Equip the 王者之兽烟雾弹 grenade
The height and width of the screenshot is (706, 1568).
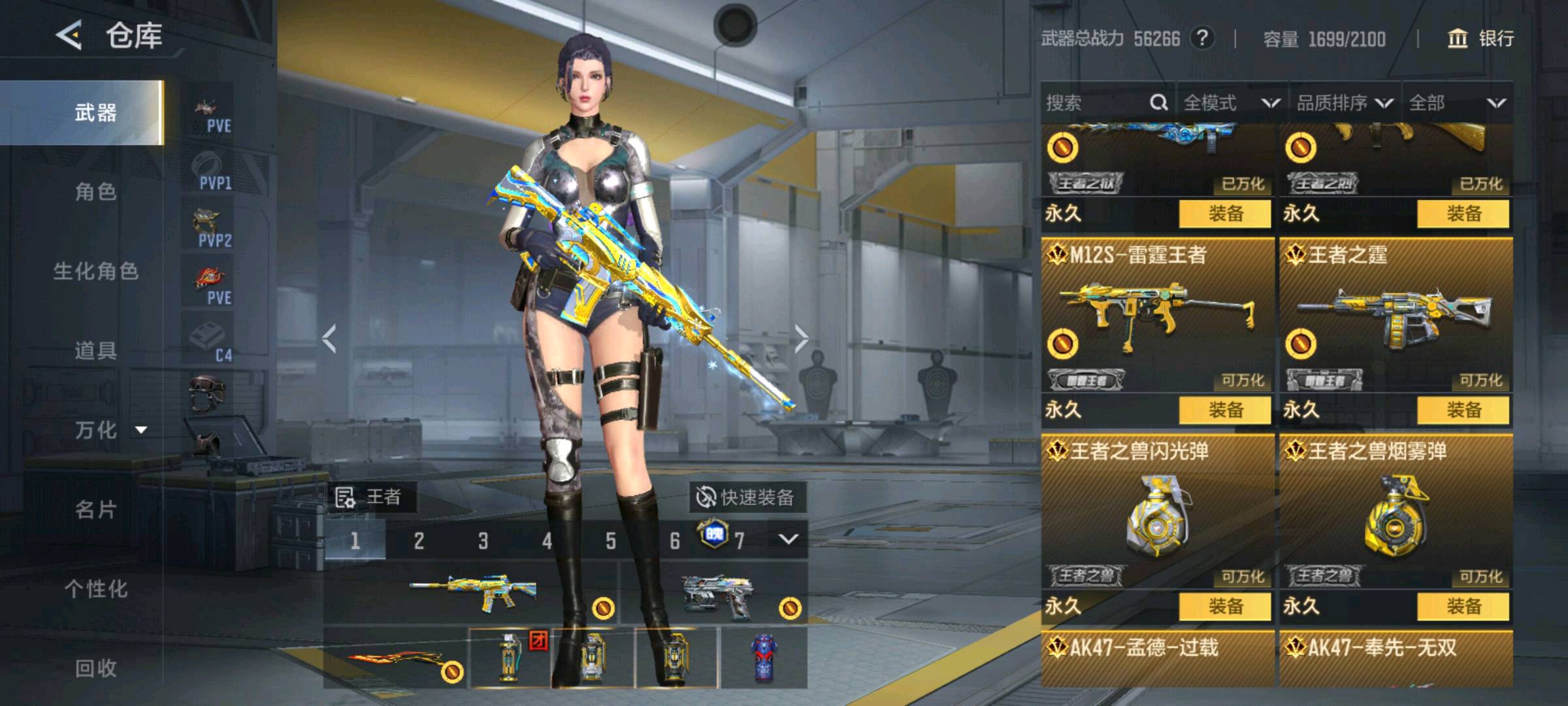click(1463, 607)
